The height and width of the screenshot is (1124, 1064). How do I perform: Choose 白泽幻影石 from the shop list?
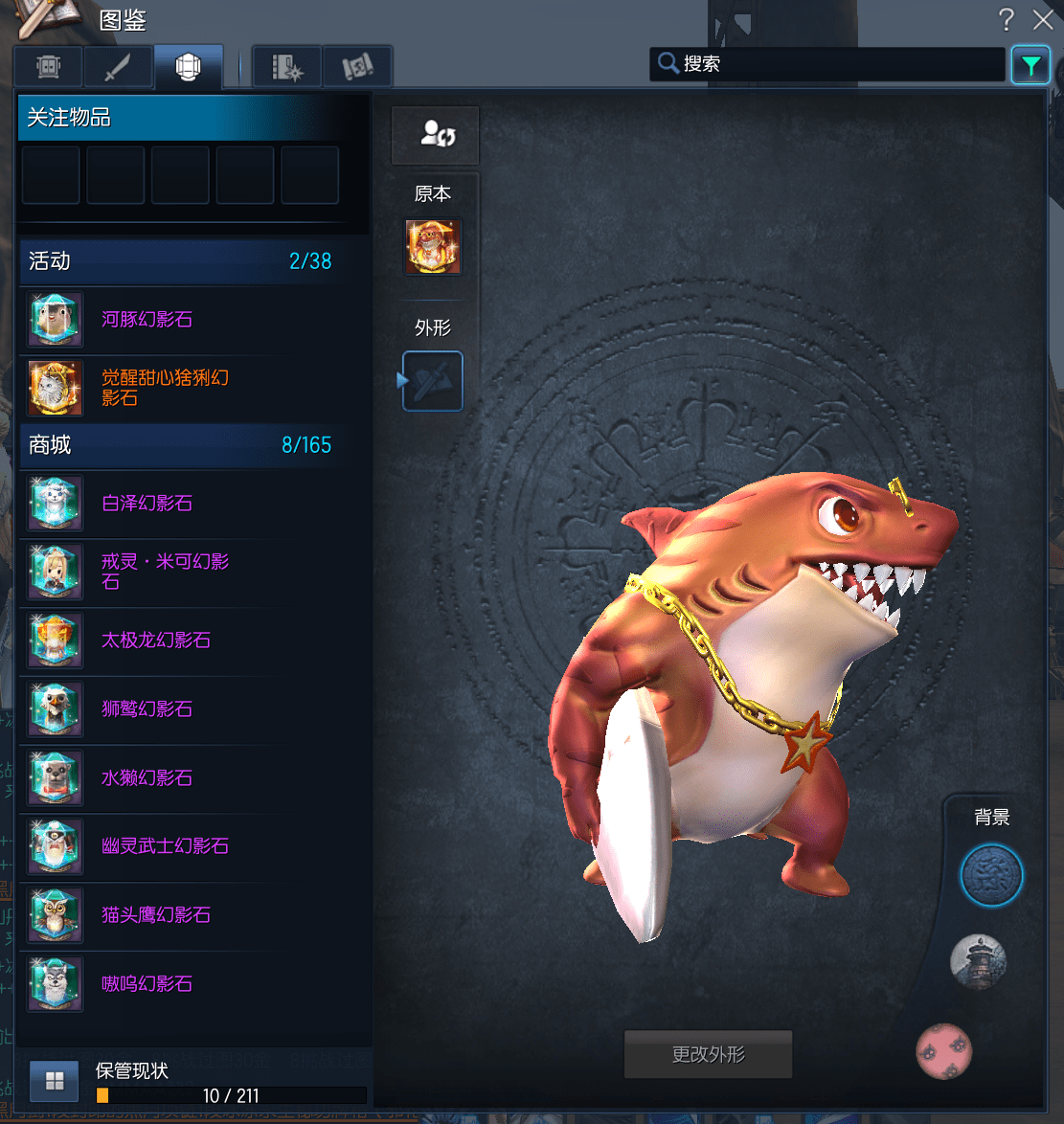tap(147, 504)
